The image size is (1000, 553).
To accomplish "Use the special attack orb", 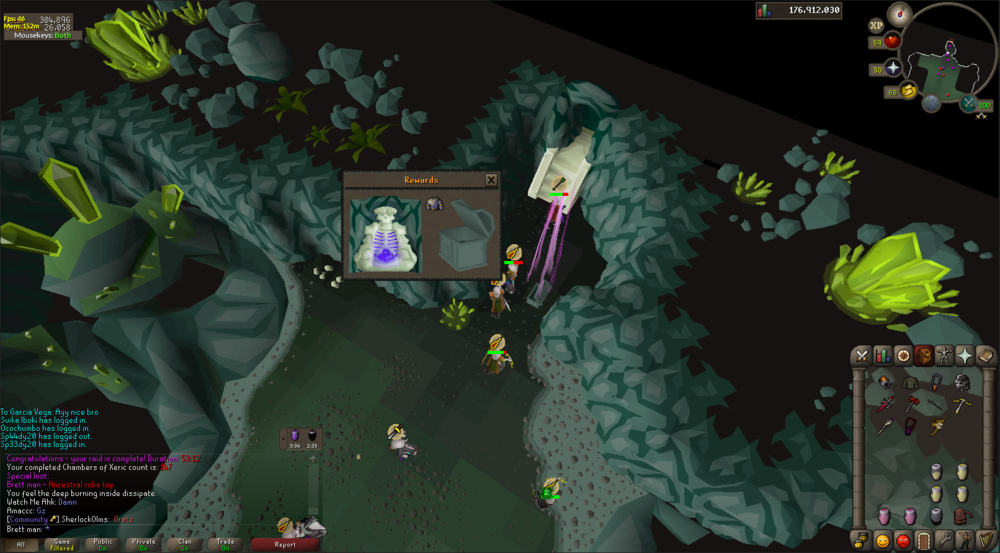I will (968, 103).
